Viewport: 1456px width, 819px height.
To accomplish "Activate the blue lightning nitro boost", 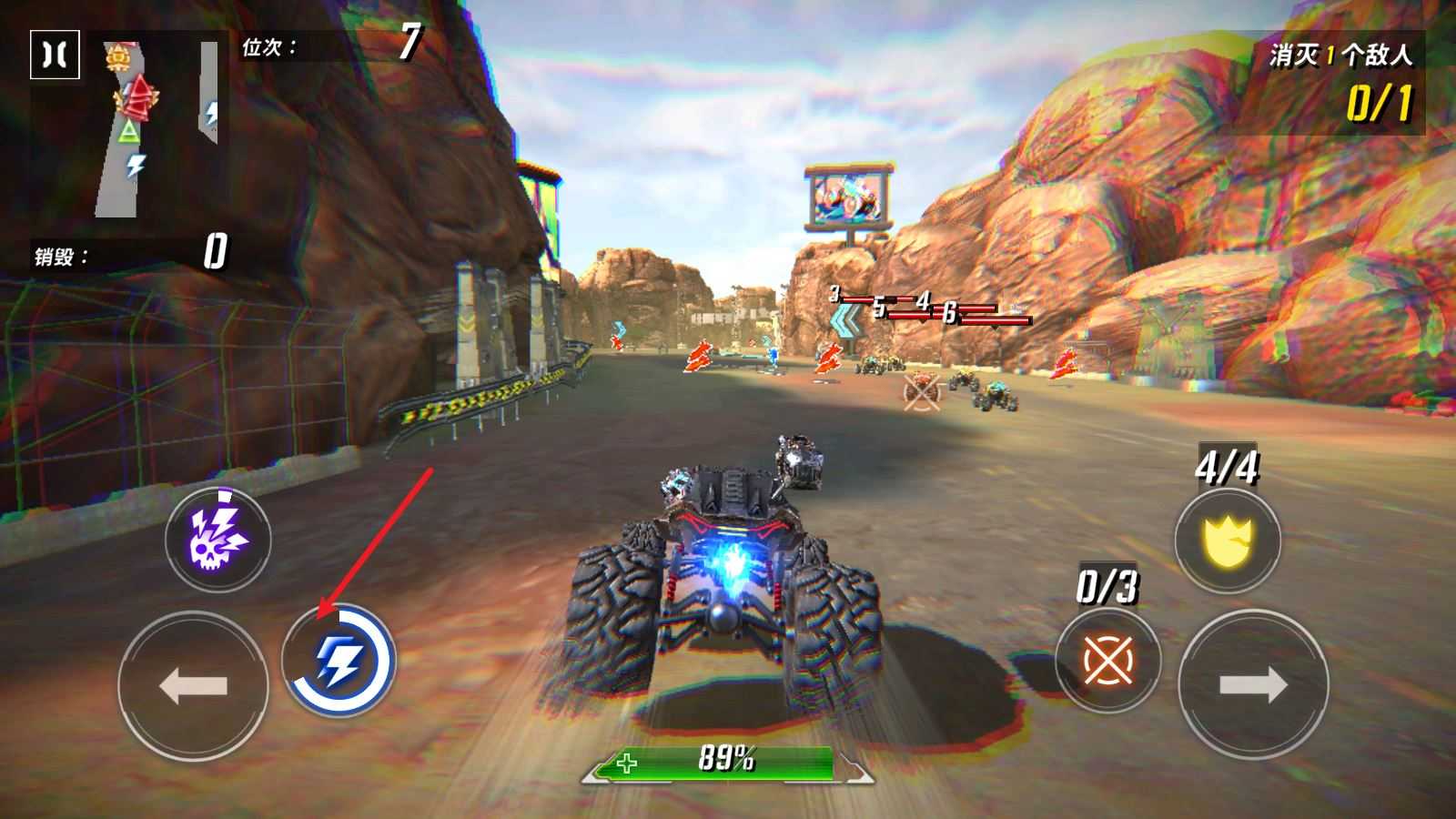I will tap(339, 661).
